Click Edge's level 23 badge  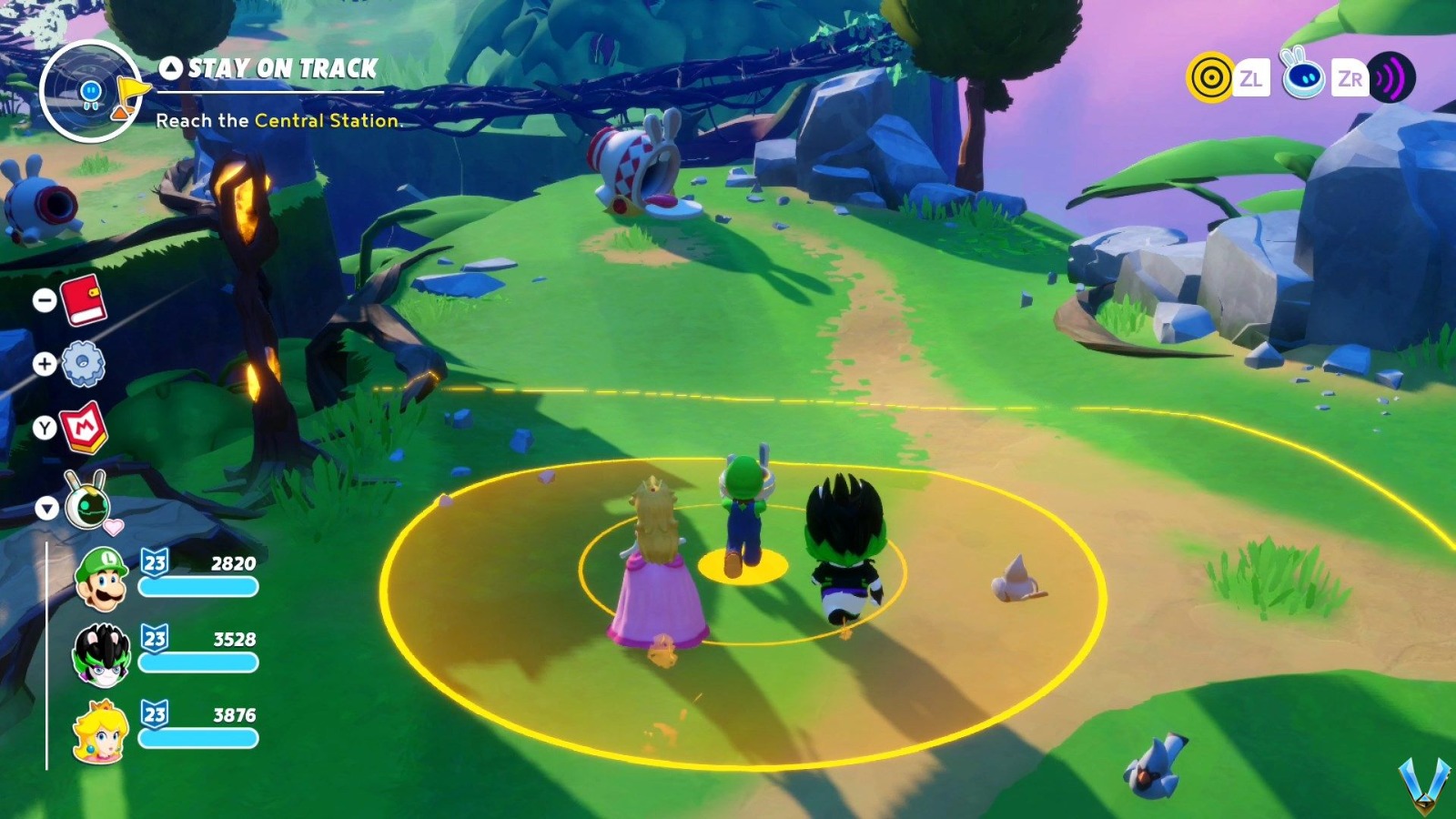pyautogui.click(x=152, y=639)
